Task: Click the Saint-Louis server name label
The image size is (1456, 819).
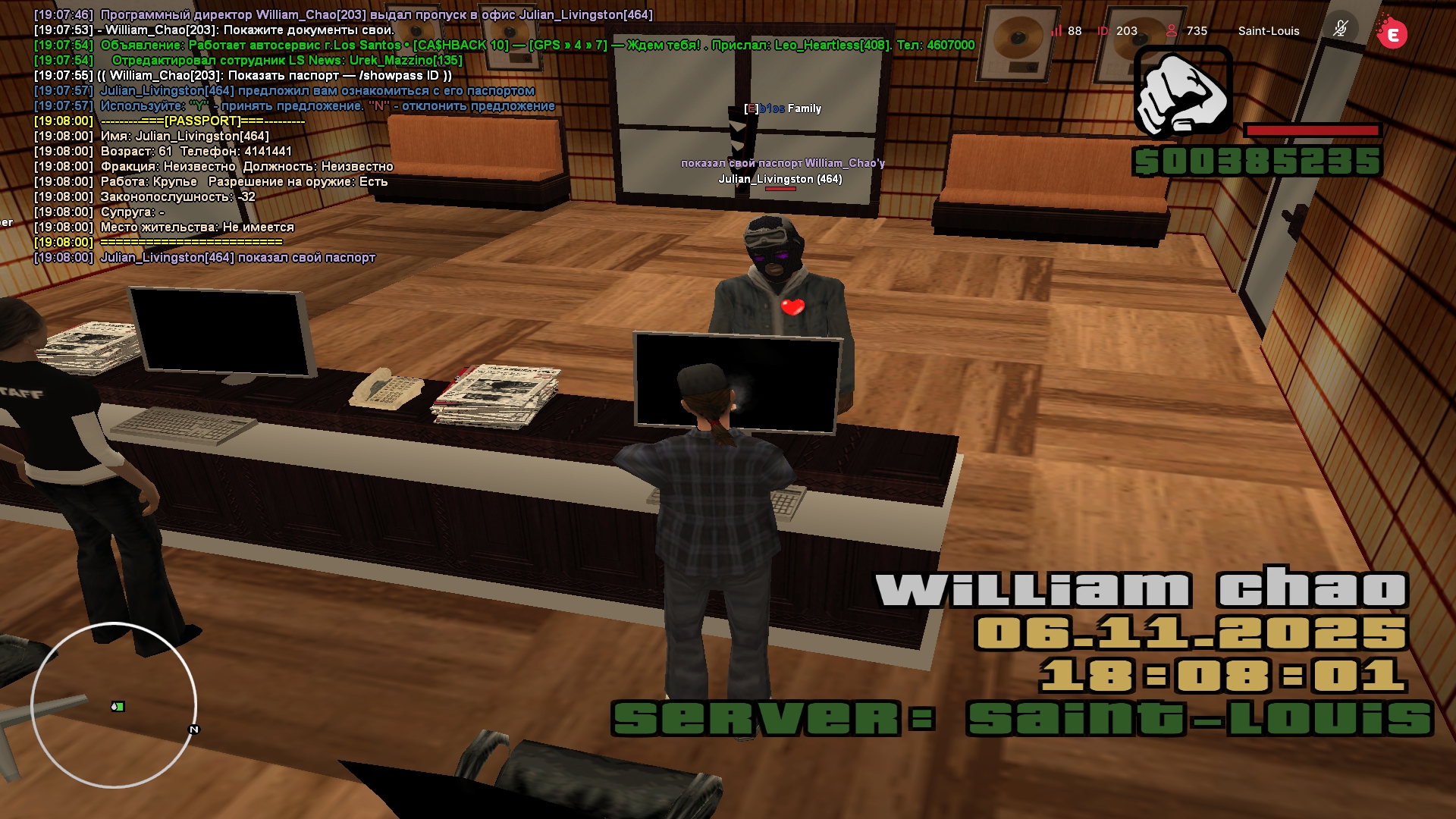Action: pos(1269,31)
